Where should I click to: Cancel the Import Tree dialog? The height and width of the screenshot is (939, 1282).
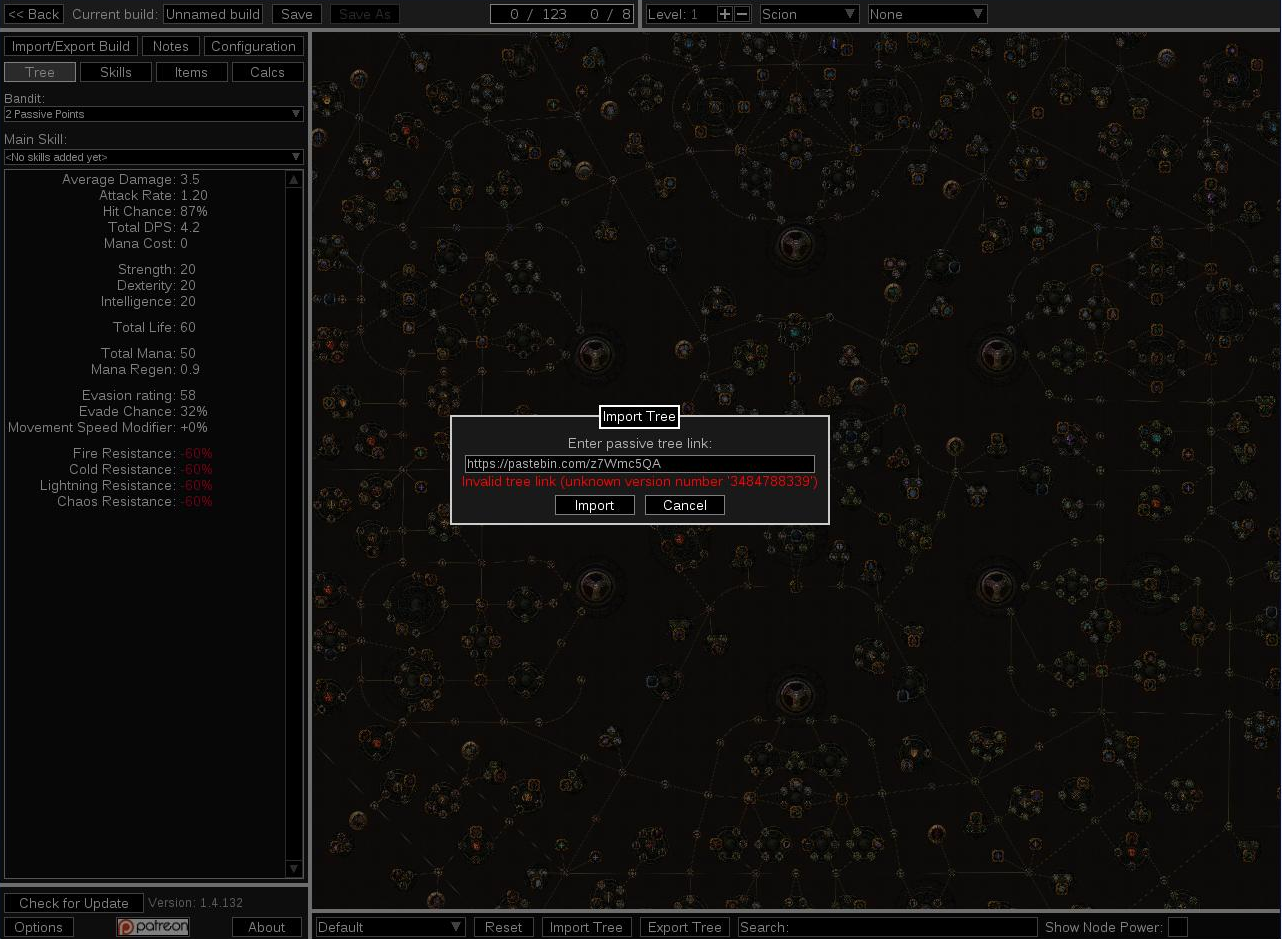(684, 505)
